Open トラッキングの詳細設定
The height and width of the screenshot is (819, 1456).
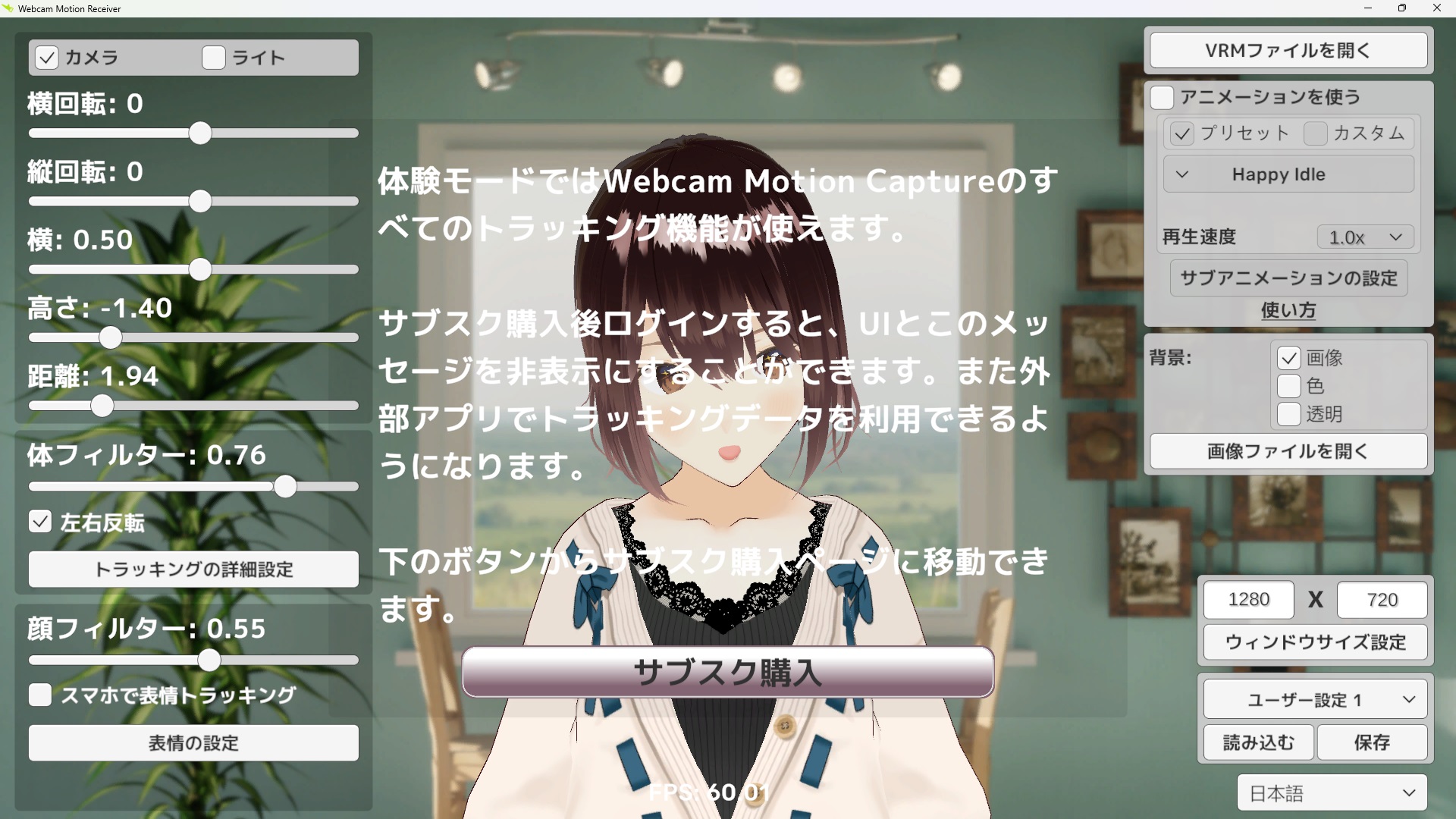pyautogui.click(x=193, y=569)
